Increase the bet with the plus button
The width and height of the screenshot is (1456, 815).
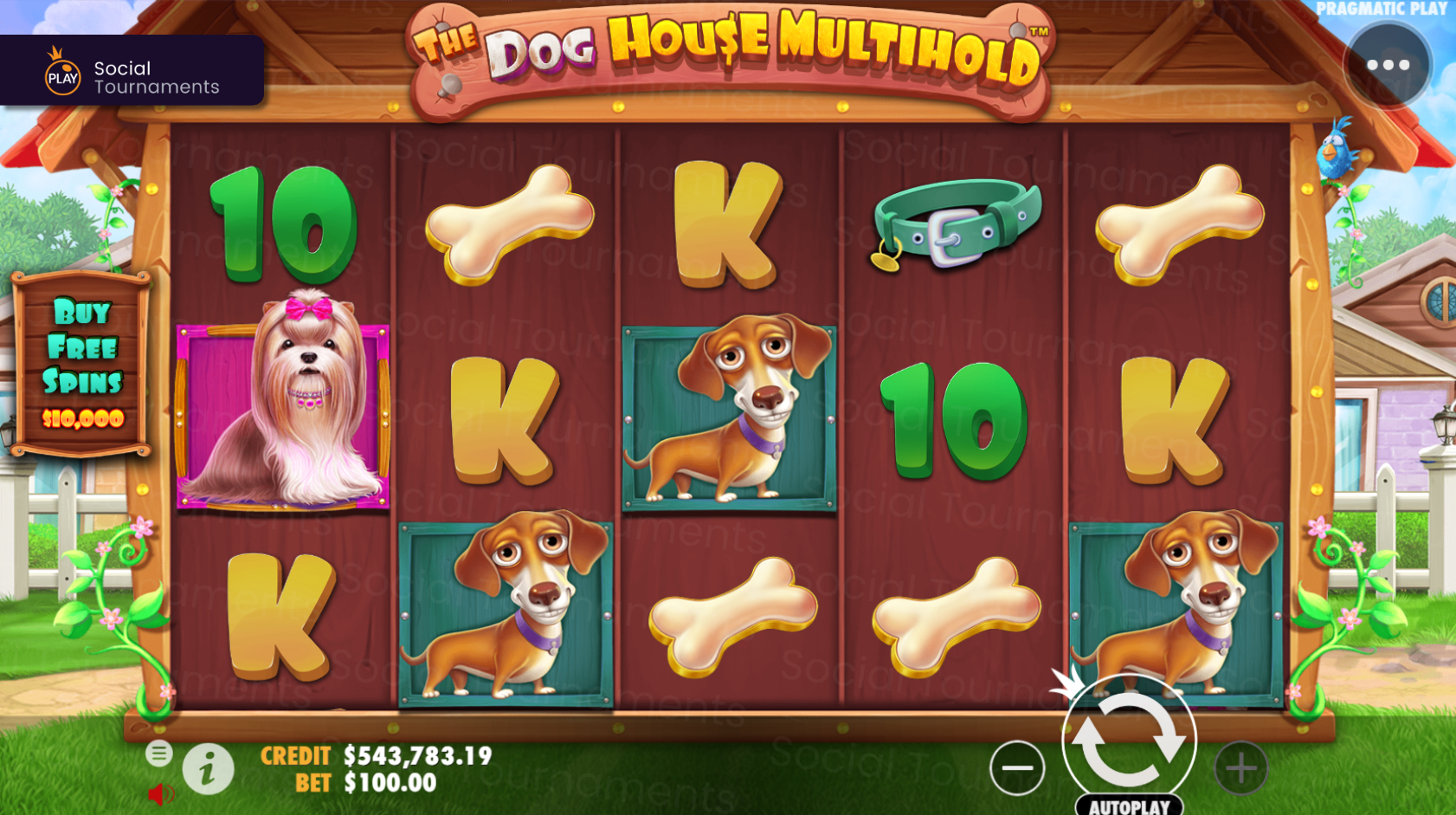pyautogui.click(x=1241, y=766)
